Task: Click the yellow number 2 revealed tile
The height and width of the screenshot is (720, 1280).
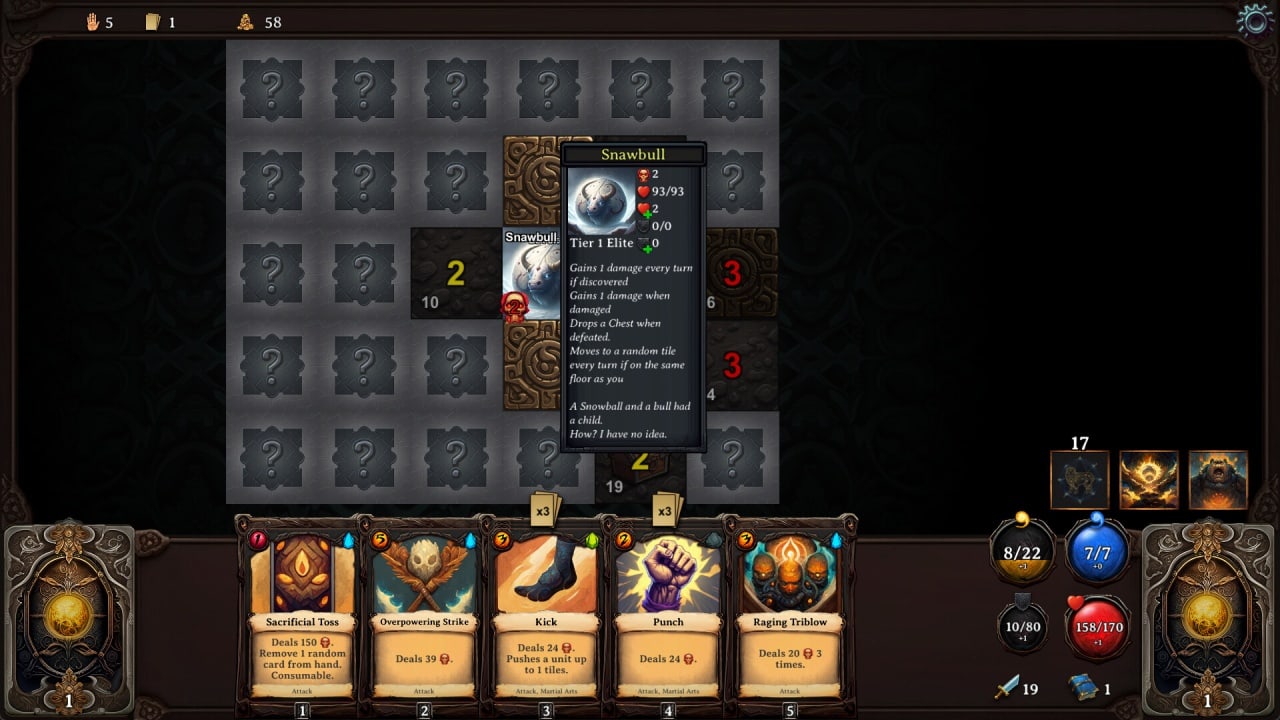Action: tap(455, 273)
